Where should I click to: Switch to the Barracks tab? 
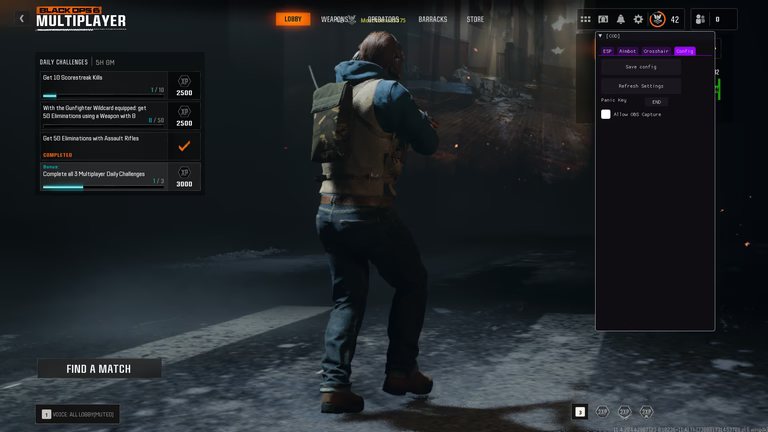(x=433, y=19)
